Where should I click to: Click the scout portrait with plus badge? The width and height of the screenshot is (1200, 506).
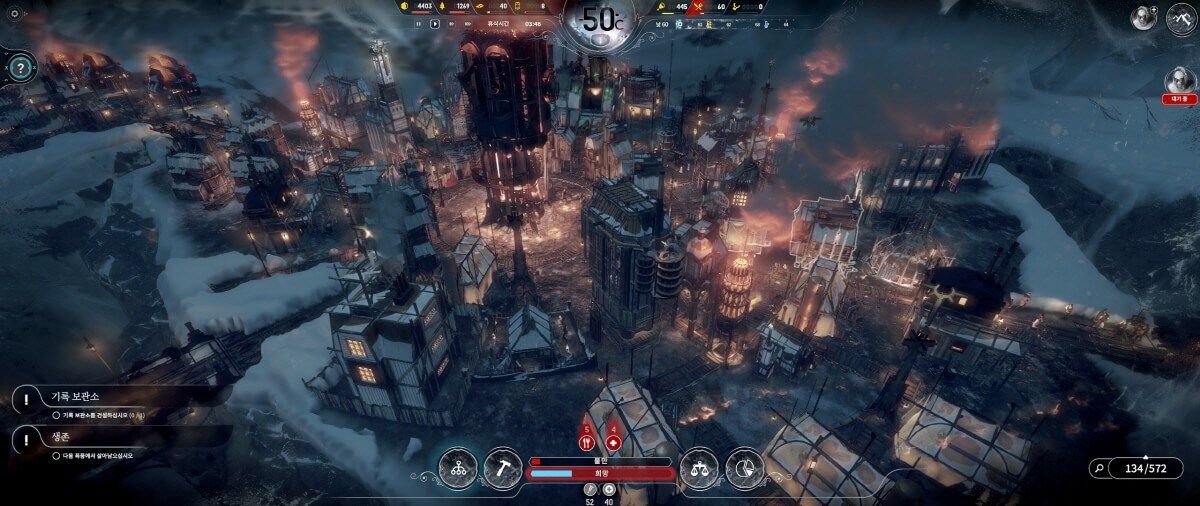1142,17
